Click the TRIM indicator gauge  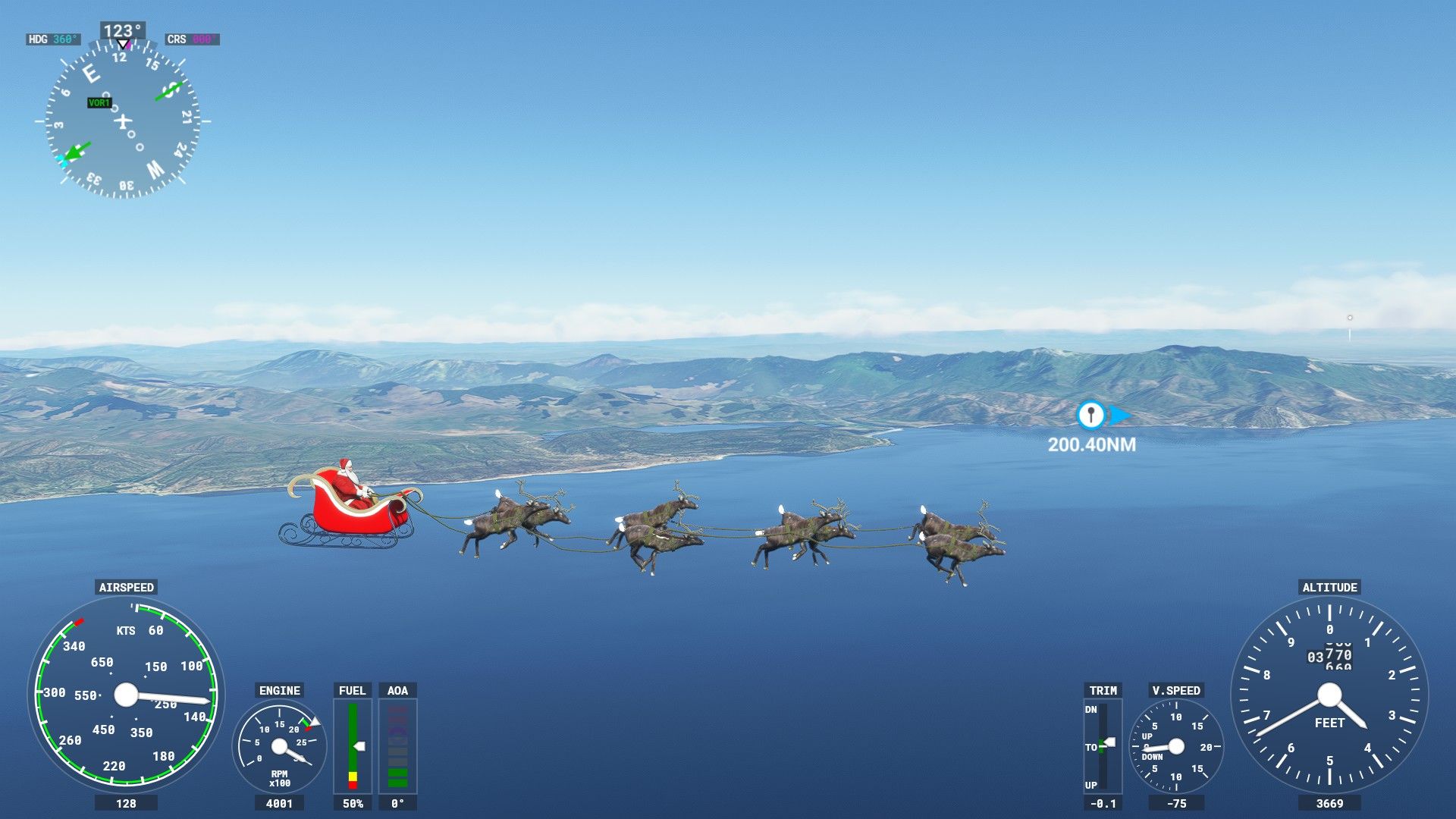click(1103, 746)
